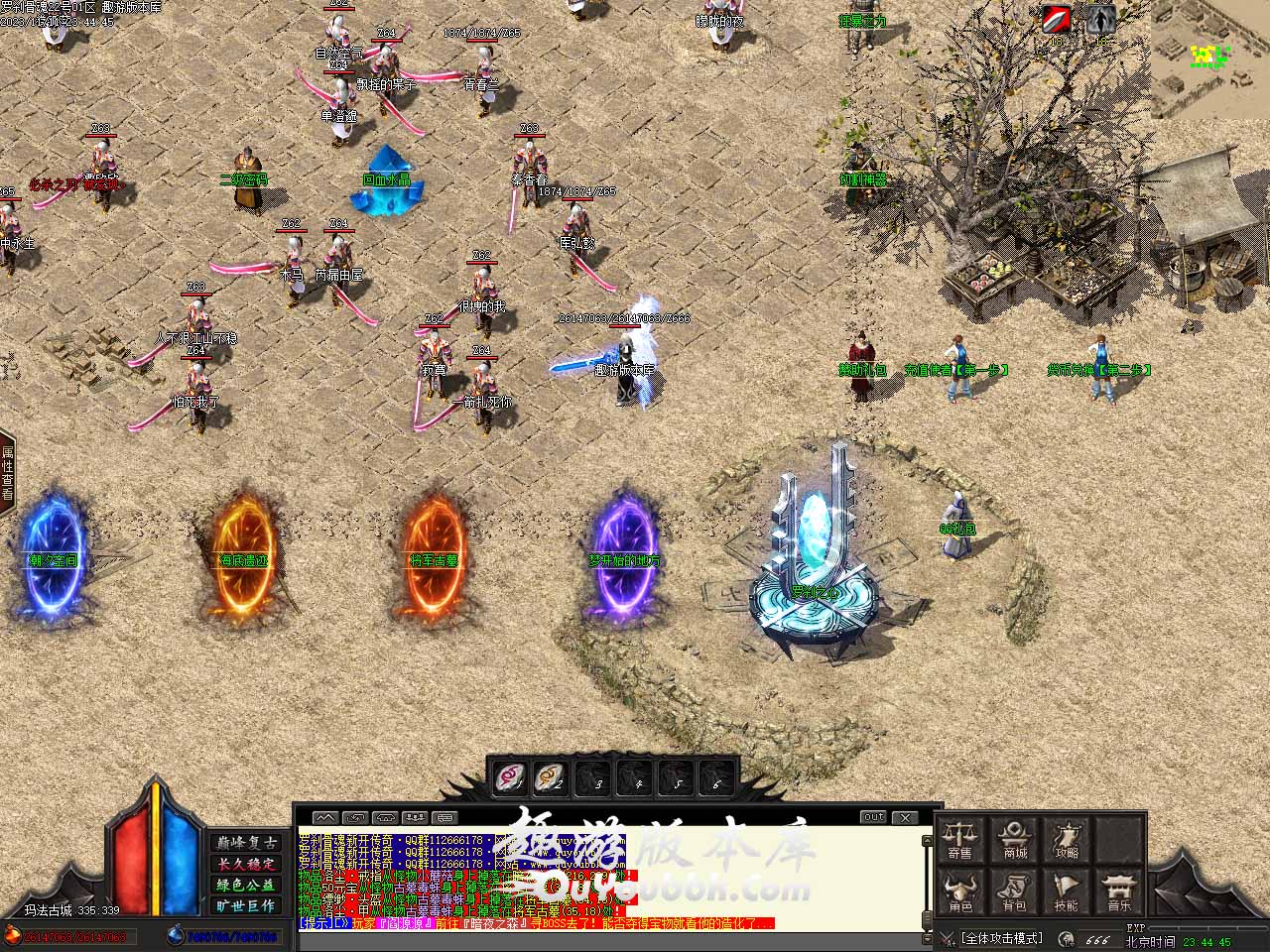The height and width of the screenshot is (952, 1270).
Task: Click the grey figure buff icon
Action: coord(1100,20)
